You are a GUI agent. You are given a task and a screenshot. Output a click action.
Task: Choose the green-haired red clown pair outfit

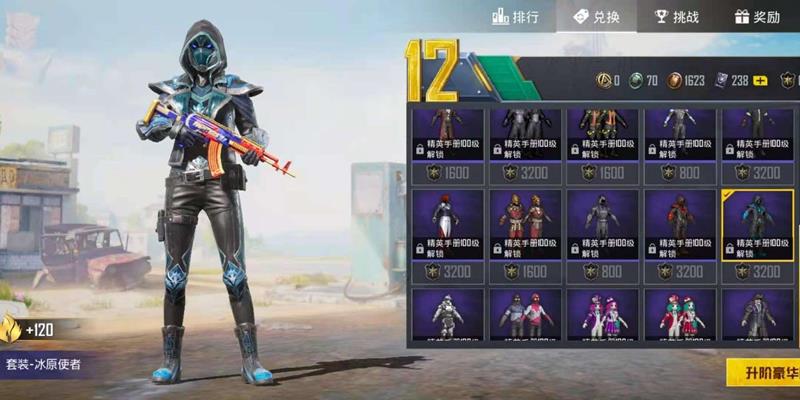pos(680,315)
